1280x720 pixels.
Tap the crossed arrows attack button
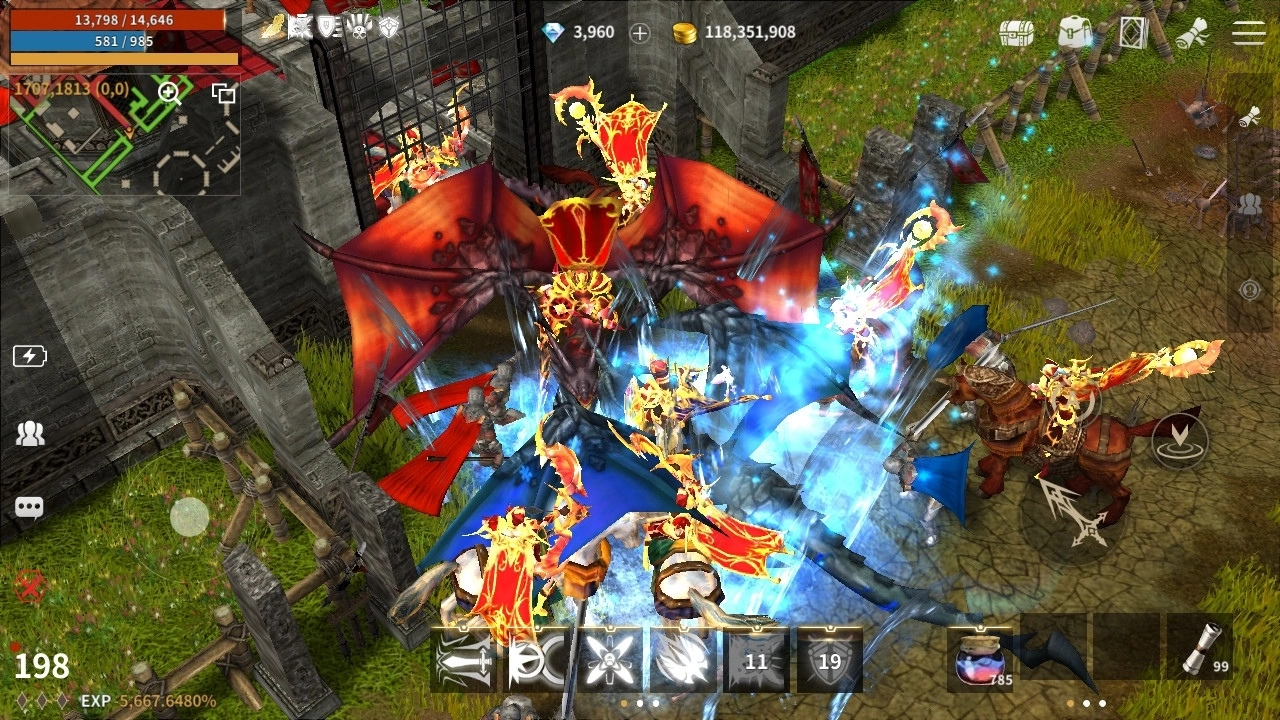[x=1073, y=511]
